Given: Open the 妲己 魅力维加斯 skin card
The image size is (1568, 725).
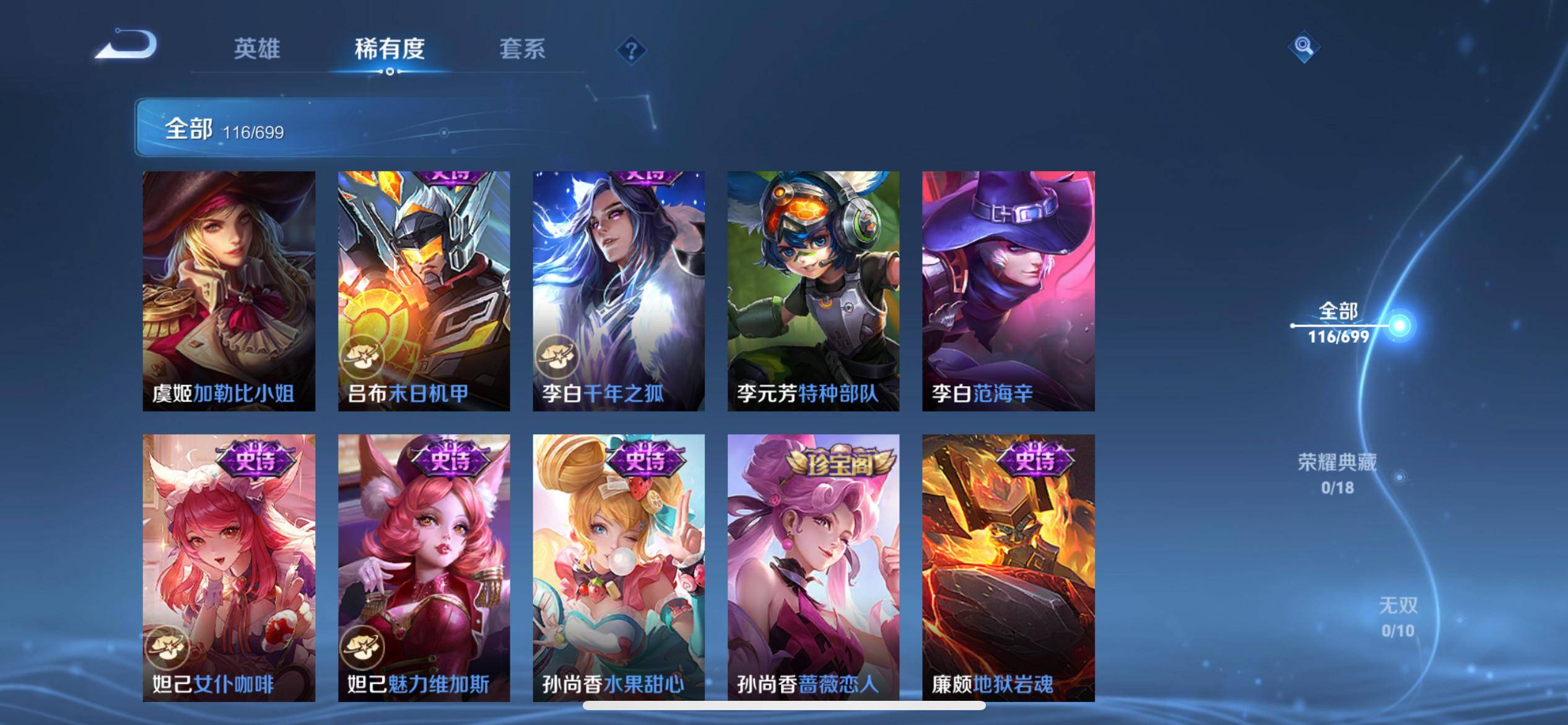Looking at the screenshot, I should tap(424, 568).
